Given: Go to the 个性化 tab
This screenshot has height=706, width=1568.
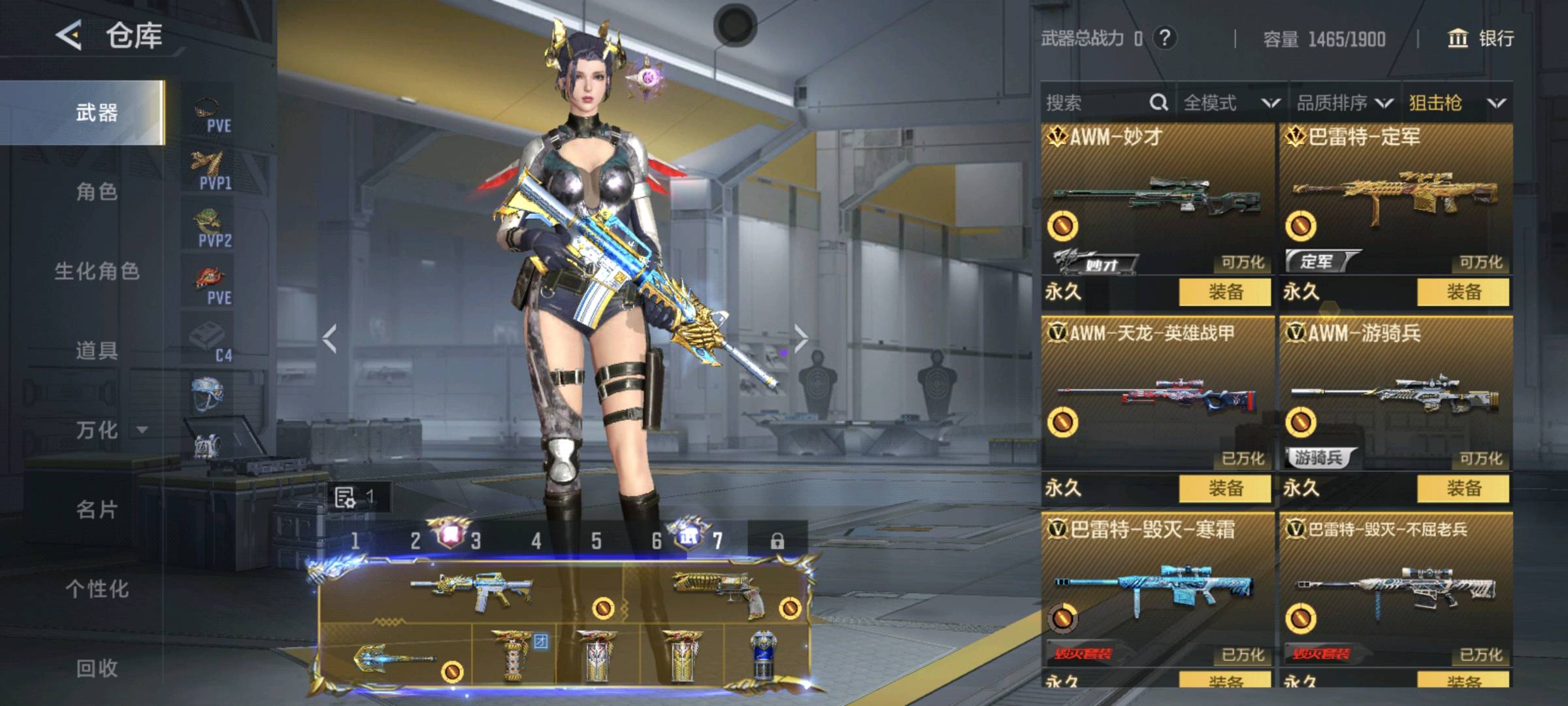Looking at the screenshot, I should (97, 588).
